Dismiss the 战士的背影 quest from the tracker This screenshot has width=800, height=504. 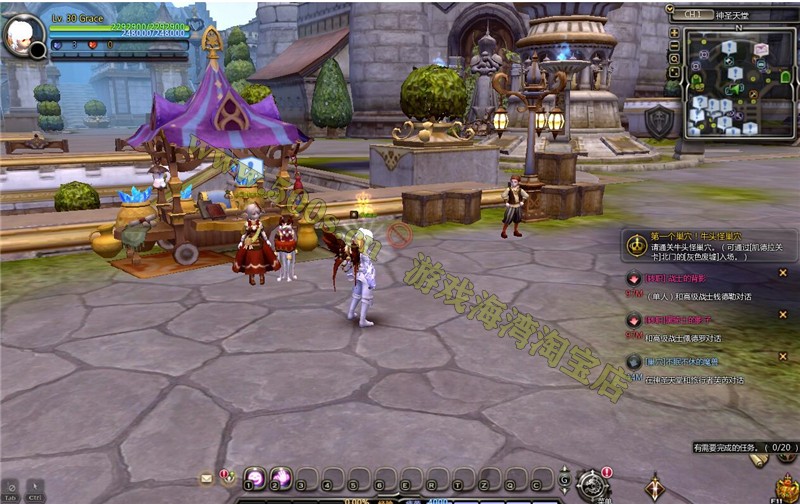pyautogui.click(x=782, y=272)
